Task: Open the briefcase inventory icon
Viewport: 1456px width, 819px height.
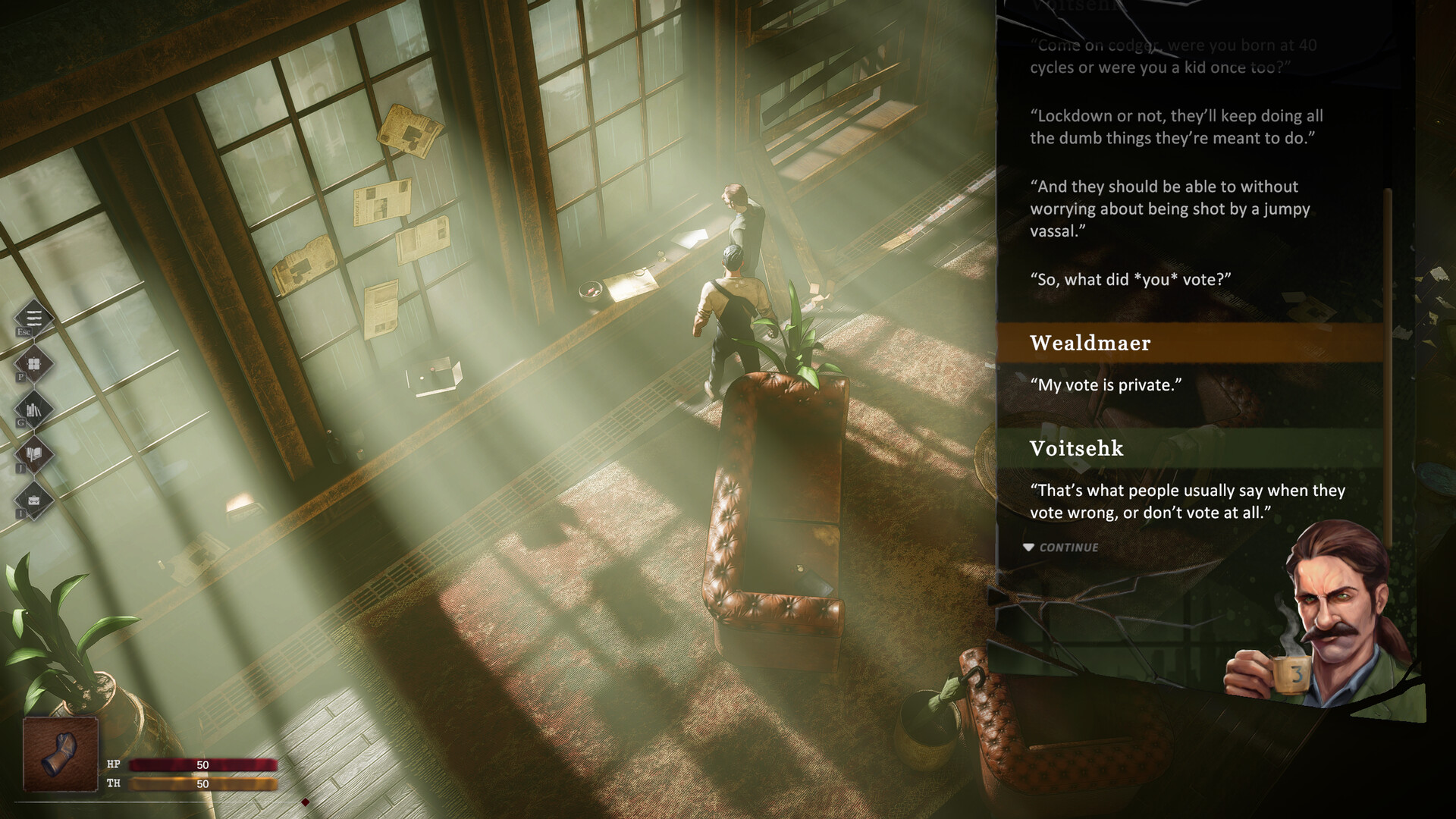Action: (34, 500)
